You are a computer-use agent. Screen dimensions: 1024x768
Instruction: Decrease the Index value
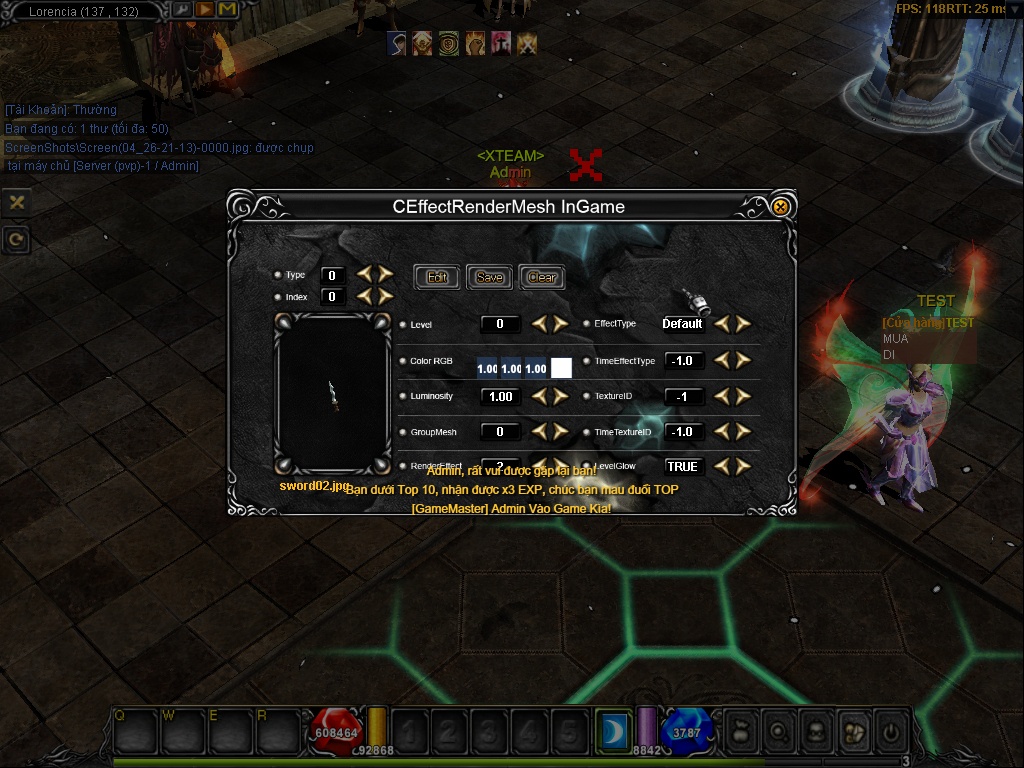[x=364, y=296]
